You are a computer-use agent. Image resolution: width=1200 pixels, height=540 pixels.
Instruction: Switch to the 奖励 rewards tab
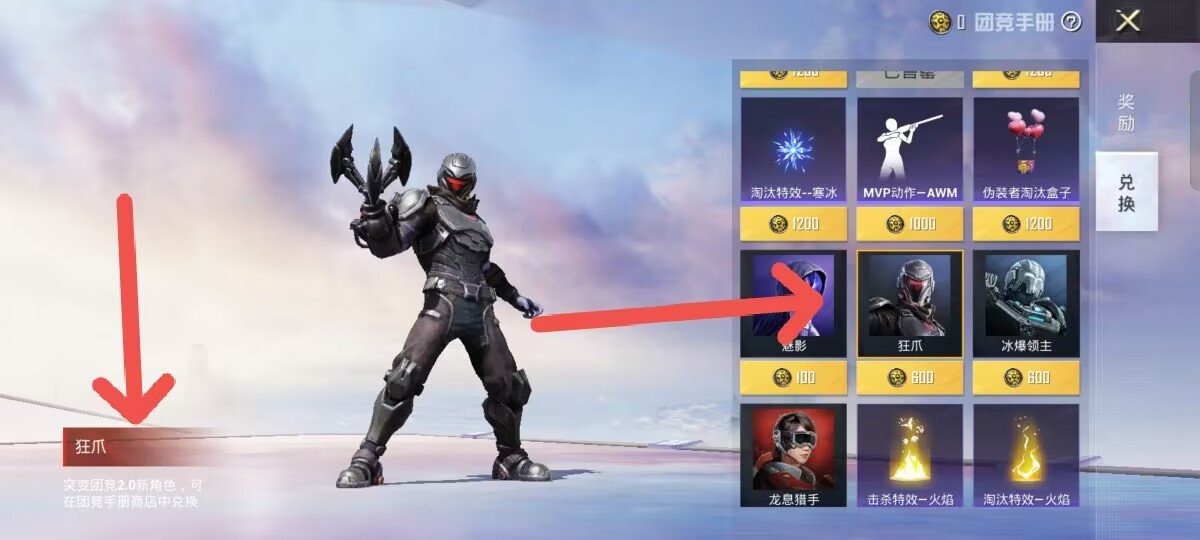coord(1126,112)
